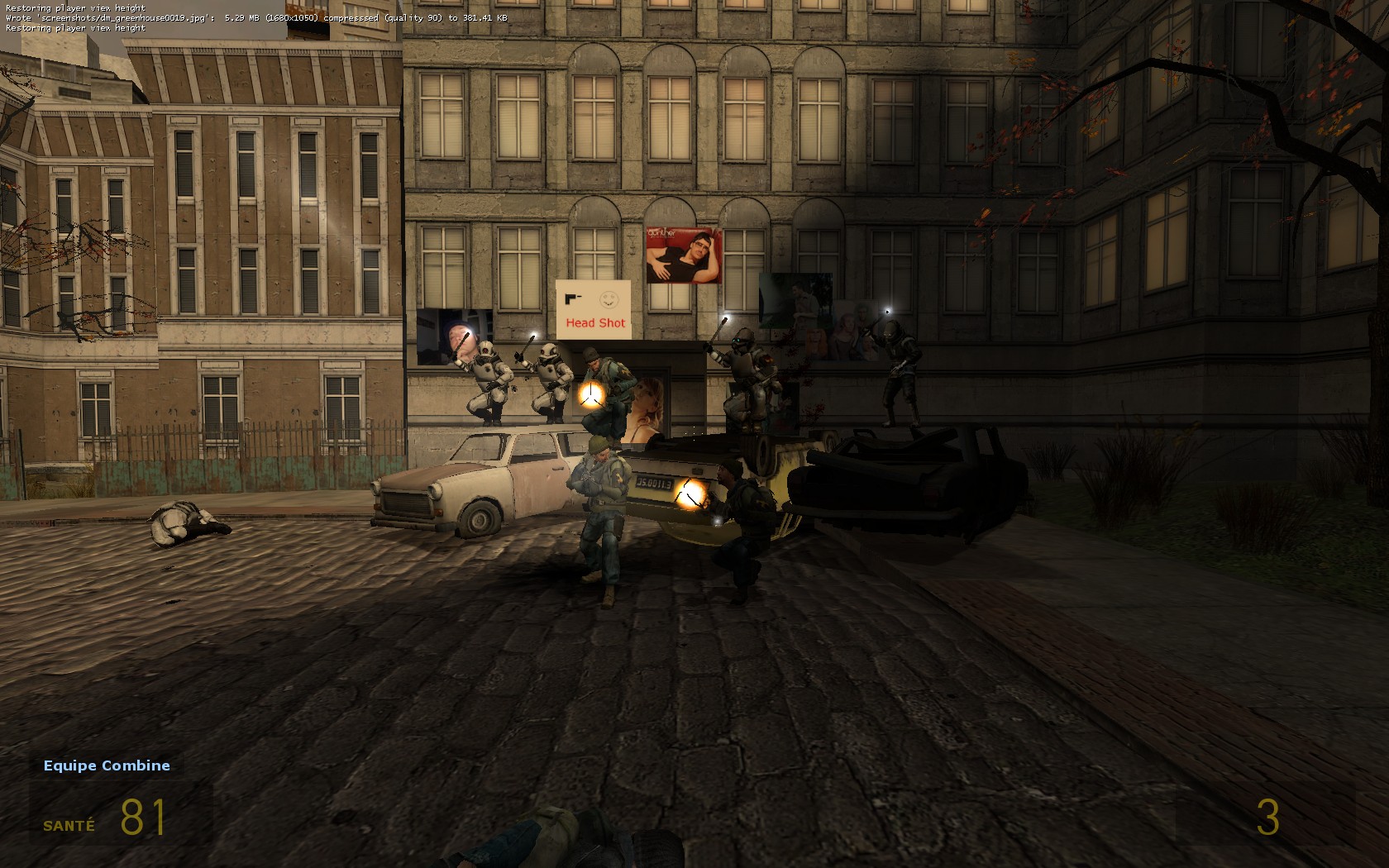Click the Equipe Combine team label

point(107,765)
